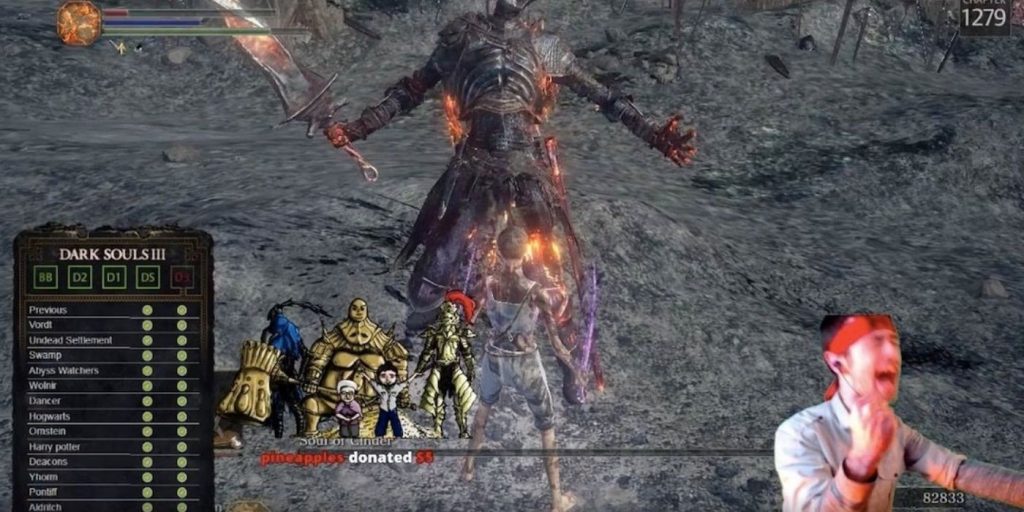
Task: Click the fiery ember emblem icon
Action: [x=79, y=23]
